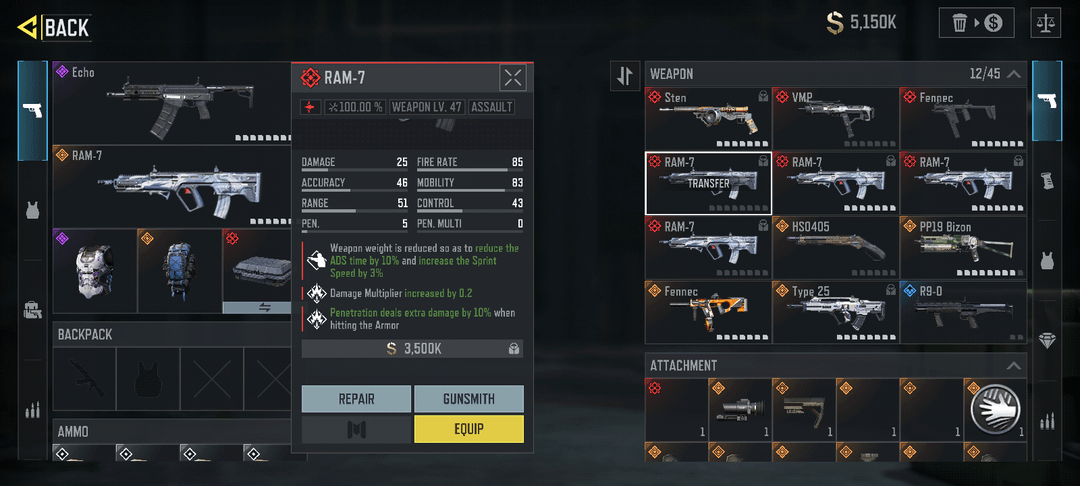Select the R9-0 shotgun slot
Screen dimensions: 1080x486
(963, 311)
